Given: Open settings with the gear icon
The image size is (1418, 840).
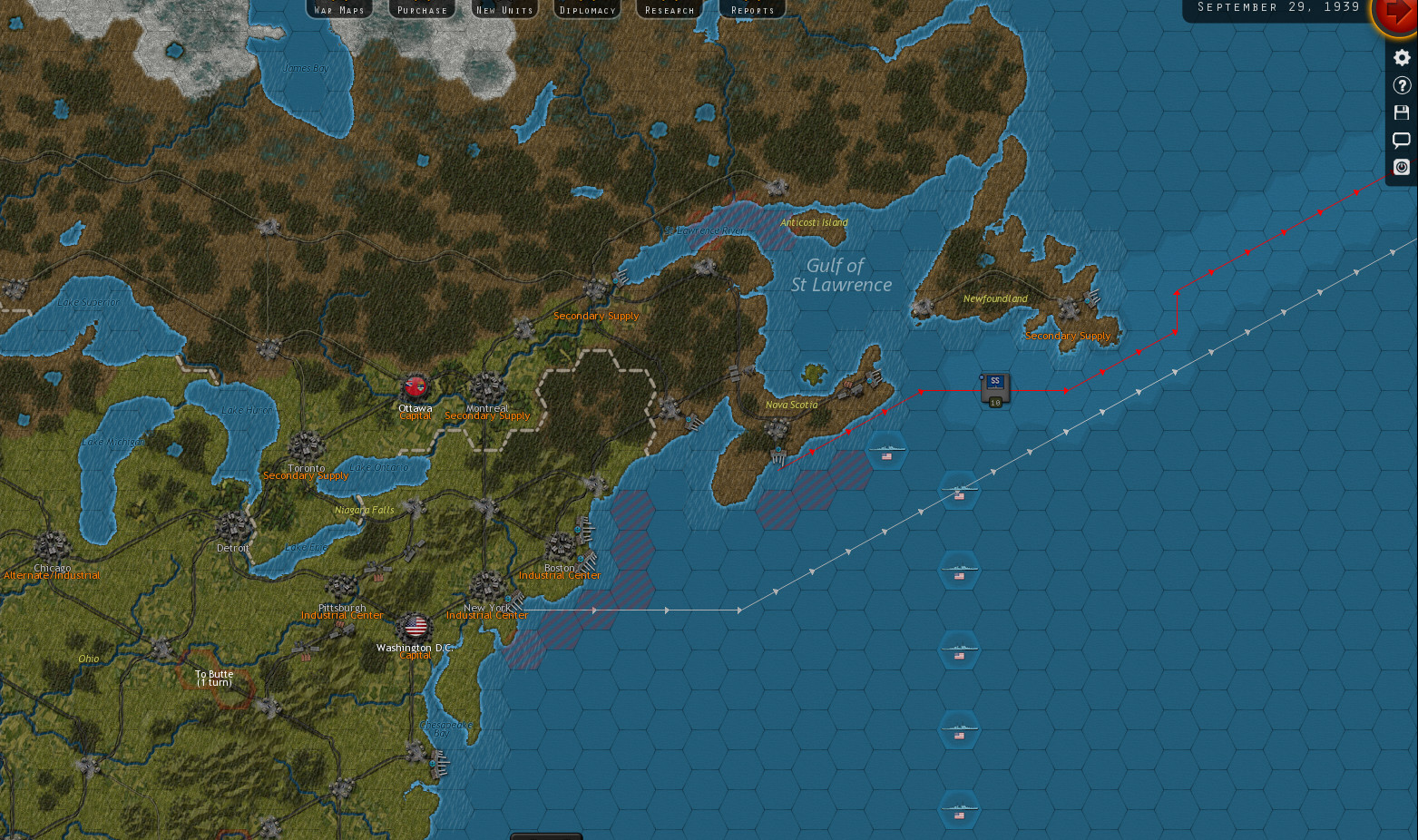Looking at the screenshot, I should (1402, 58).
